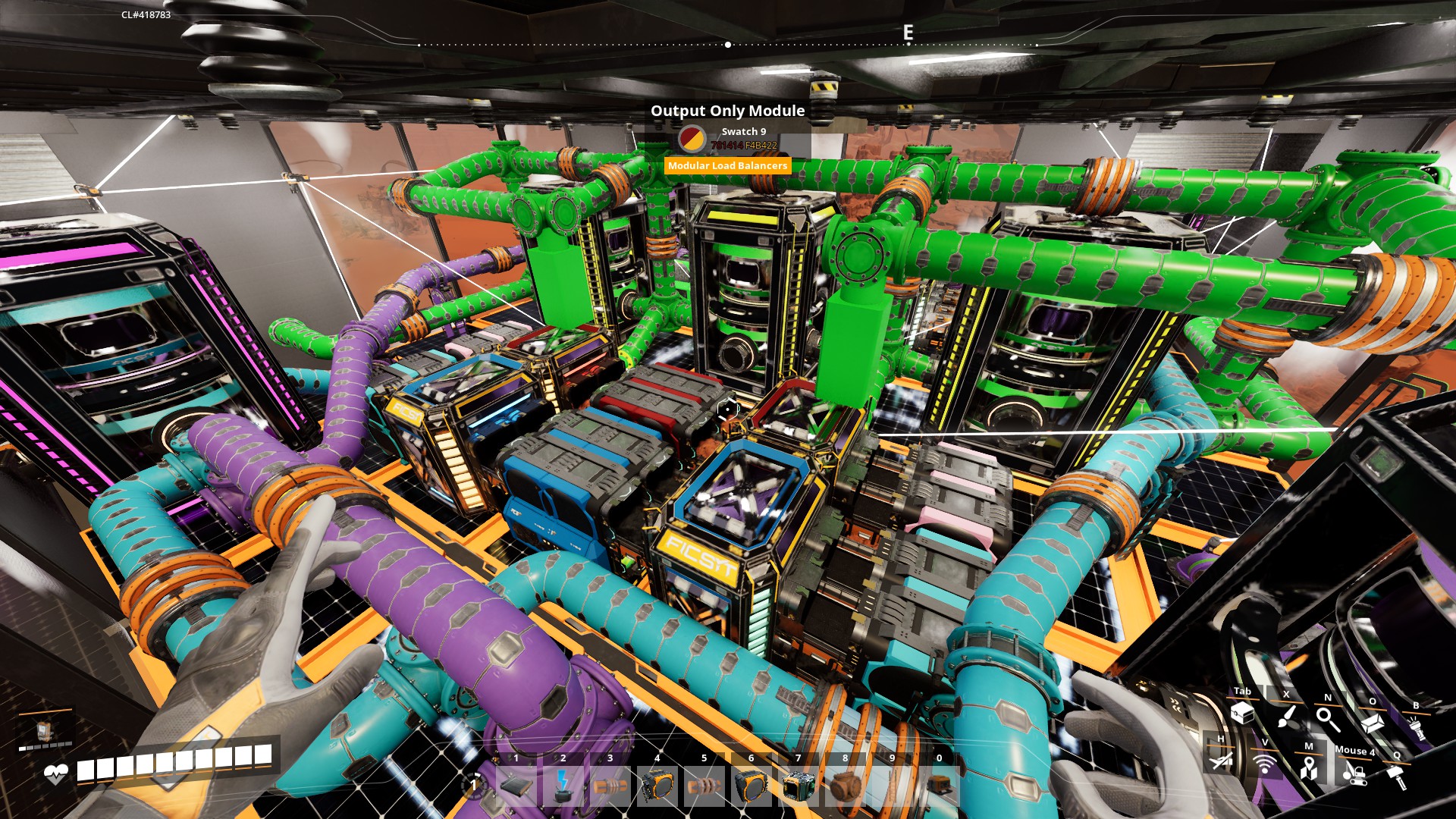Select the orange machine in hotbar slot 6
Image resolution: width=1456 pixels, height=819 pixels.
click(x=751, y=786)
